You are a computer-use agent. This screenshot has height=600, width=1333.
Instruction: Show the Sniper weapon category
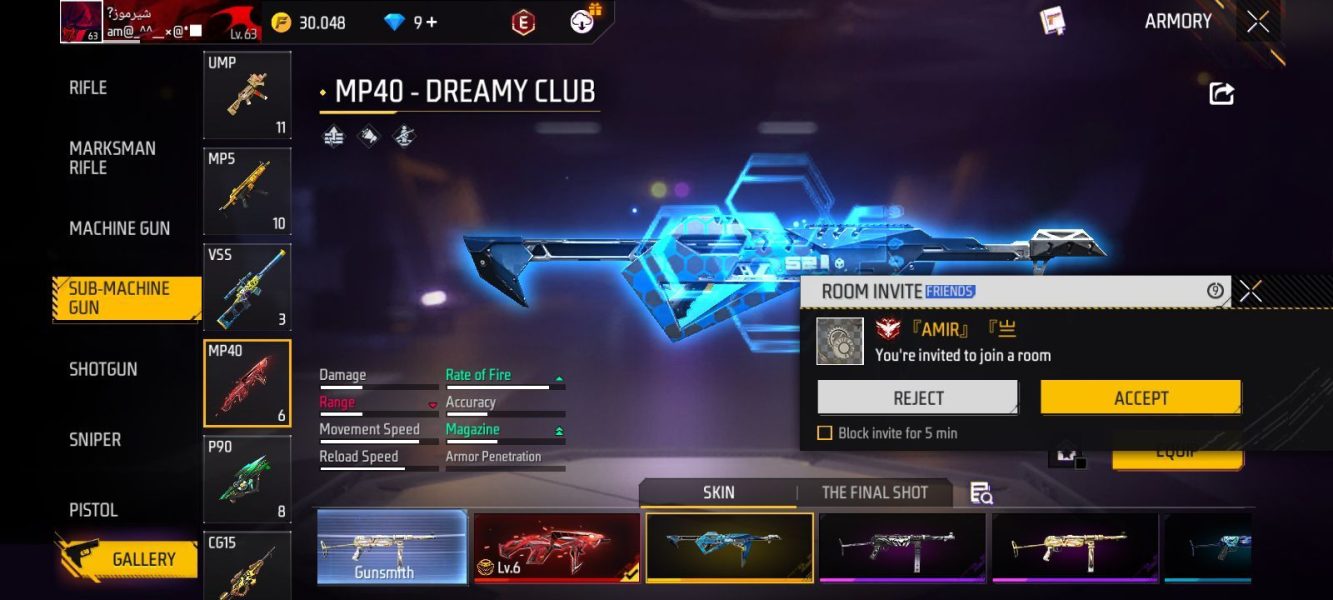point(95,439)
